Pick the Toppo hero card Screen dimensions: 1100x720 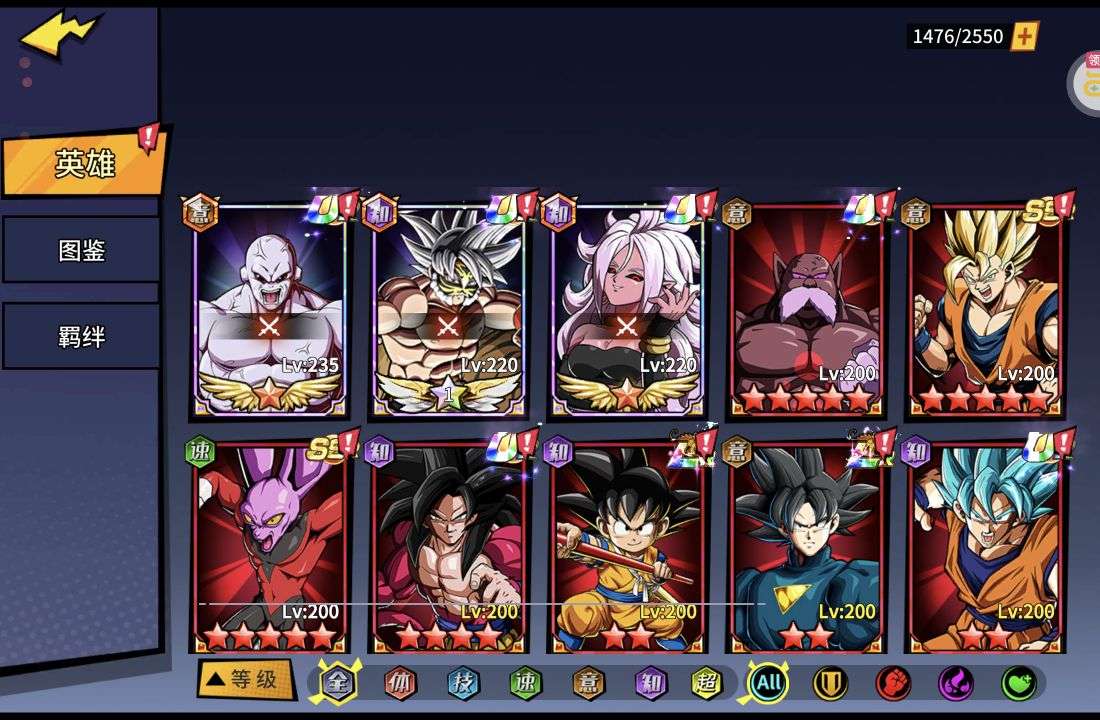[x=806, y=310]
